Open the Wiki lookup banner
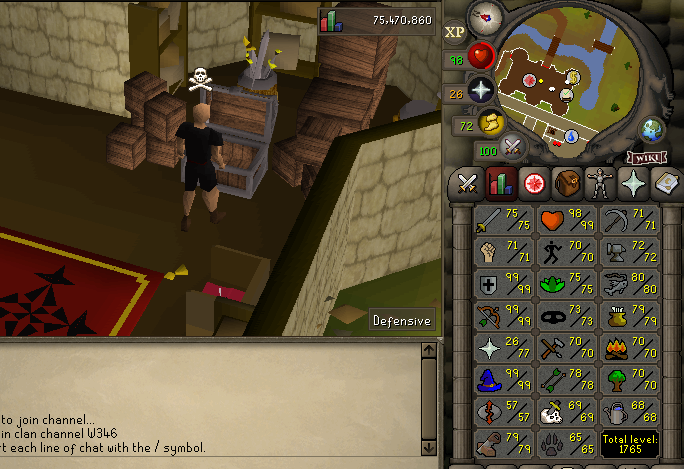 point(646,157)
